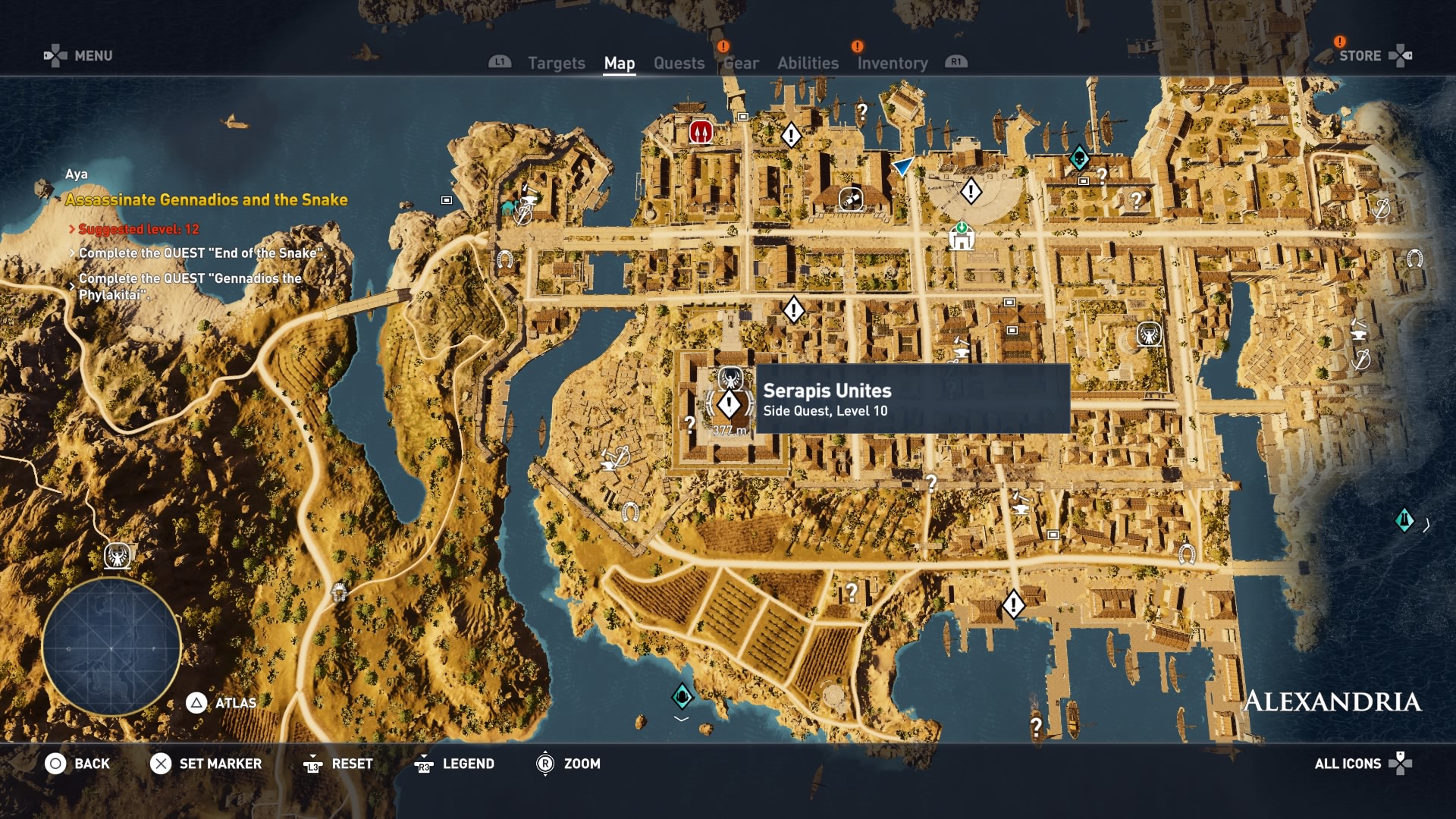Choose the Assassinate Gennadios and the Snake objective
This screenshot has height=819, width=1456.
click(206, 200)
